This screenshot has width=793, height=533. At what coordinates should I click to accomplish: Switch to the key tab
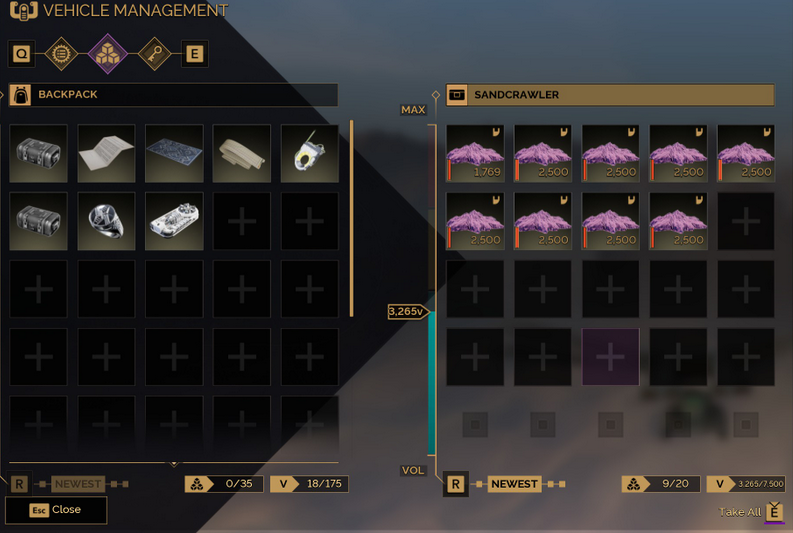tap(153, 53)
